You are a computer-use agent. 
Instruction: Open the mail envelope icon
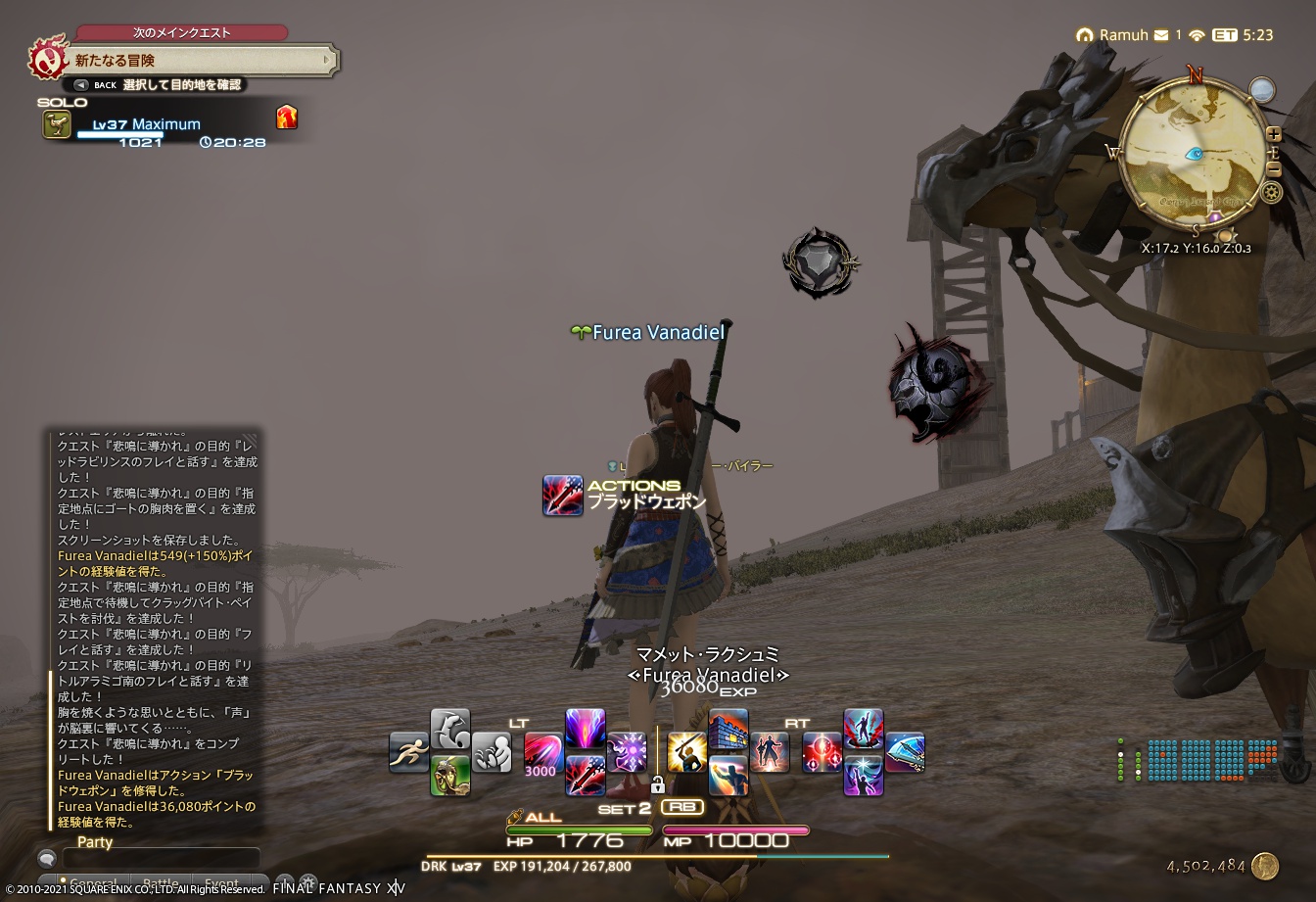pyautogui.click(x=1161, y=35)
